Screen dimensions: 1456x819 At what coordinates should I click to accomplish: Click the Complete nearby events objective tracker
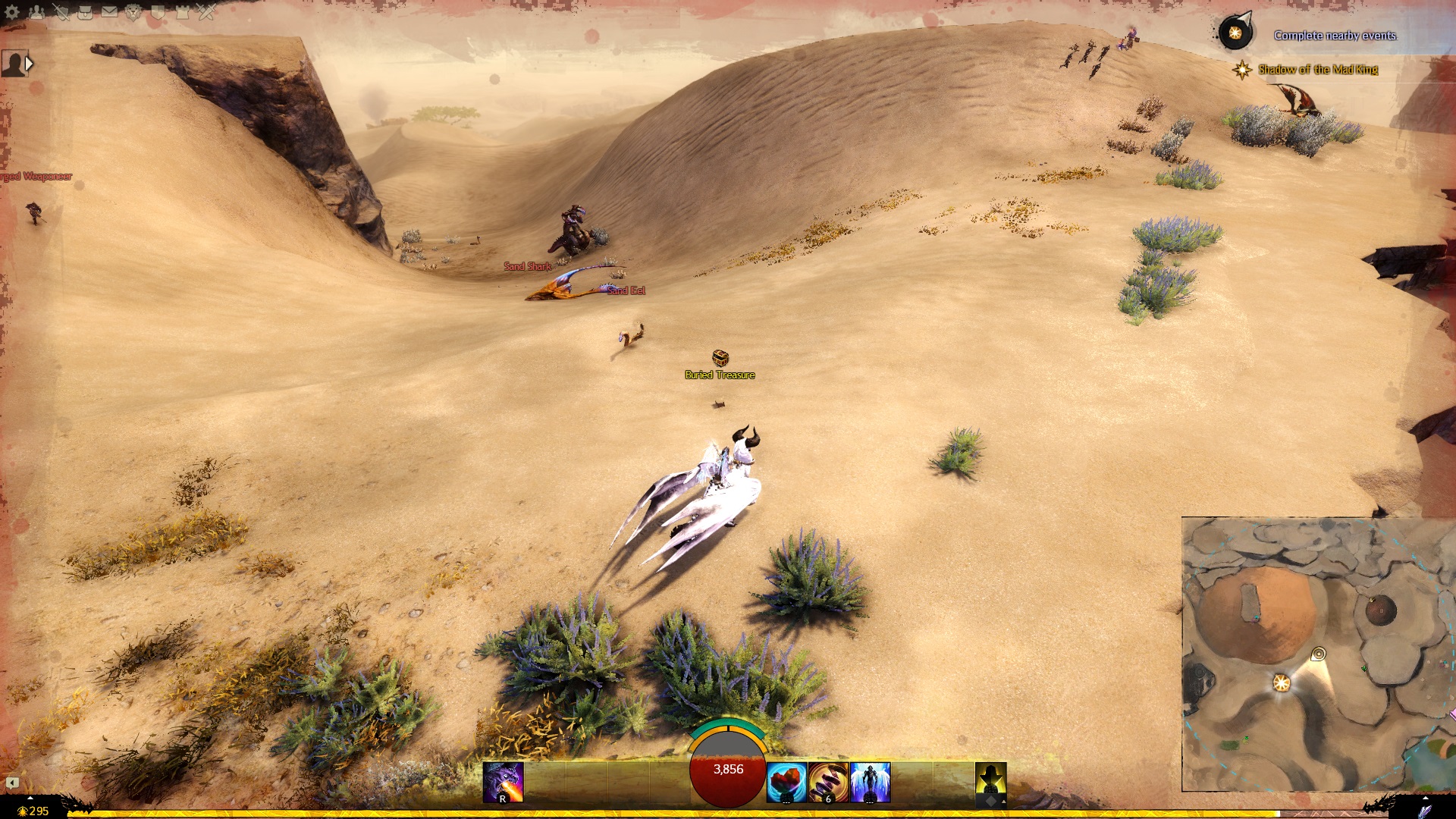coord(1335,36)
